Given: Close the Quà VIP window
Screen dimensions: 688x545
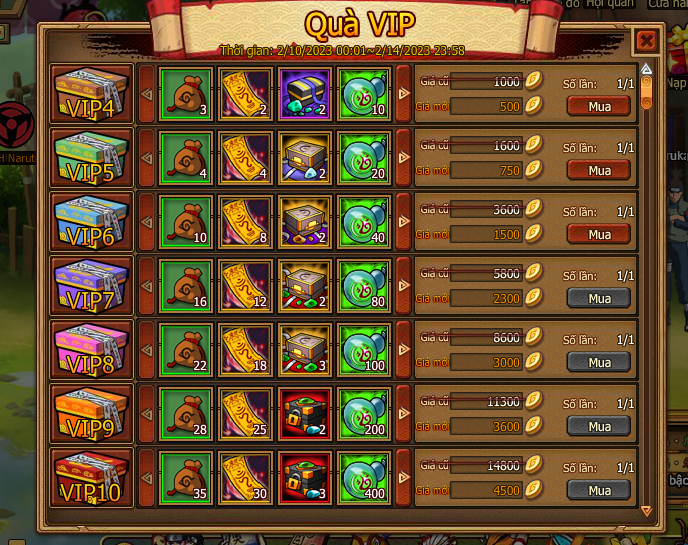Looking at the screenshot, I should click(x=646, y=41).
